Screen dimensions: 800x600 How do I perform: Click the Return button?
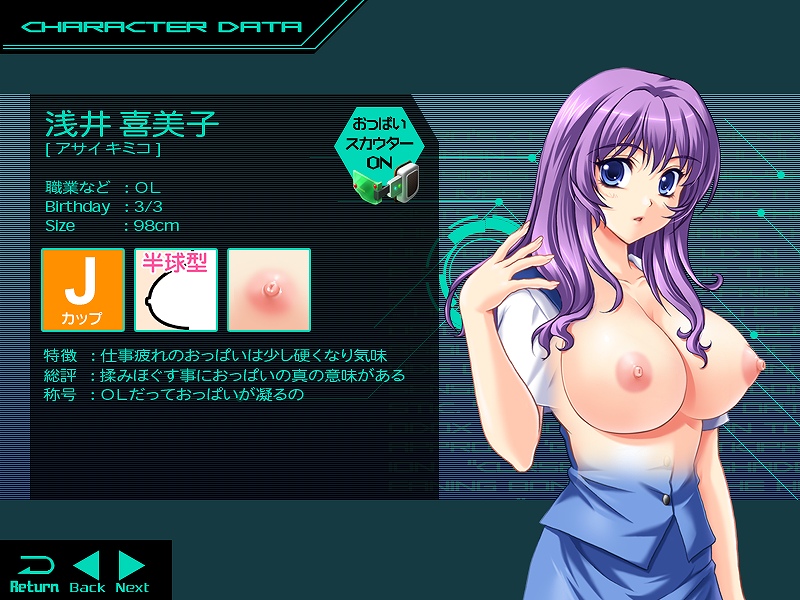tap(33, 573)
